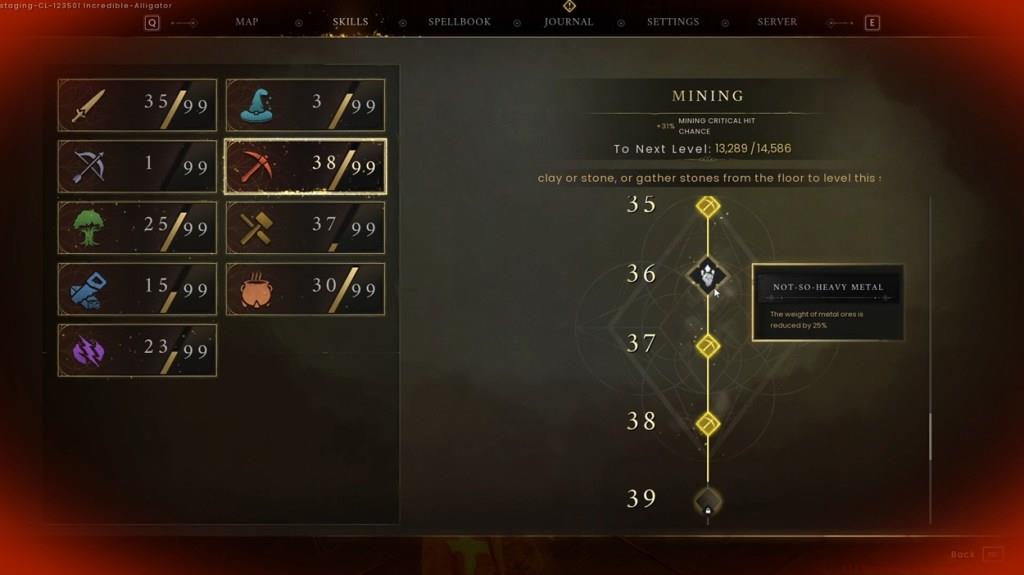The width and height of the screenshot is (1024, 575).
Task: Select the bow and arrow skill
Action: click(137, 166)
